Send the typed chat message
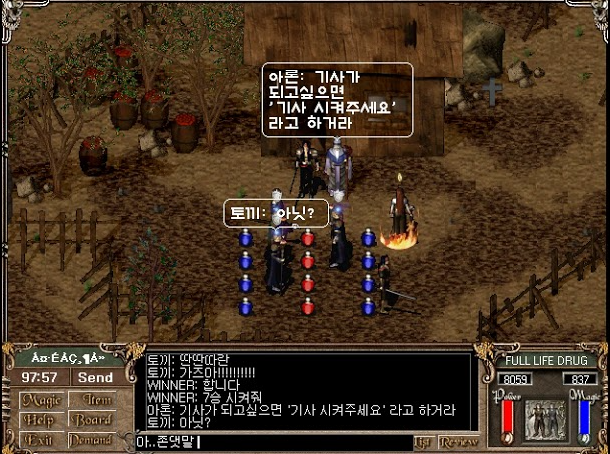Image resolution: width=610 pixels, height=454 pixels. click(x=96, y=378)
